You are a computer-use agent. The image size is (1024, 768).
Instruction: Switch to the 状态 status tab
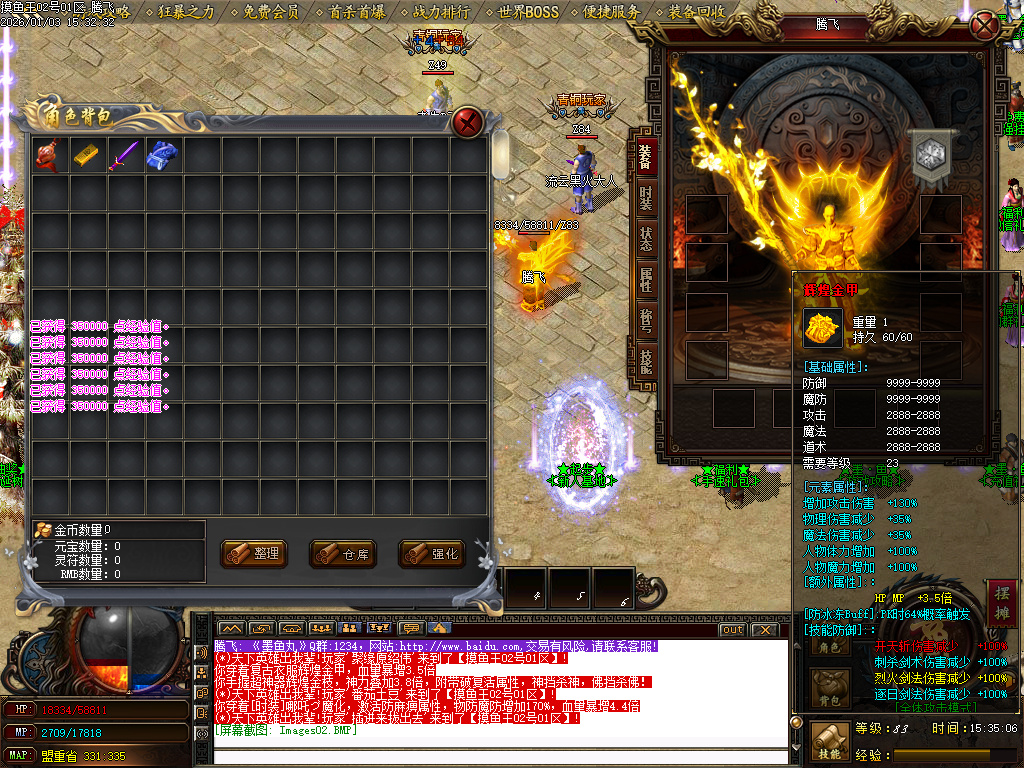[x=645, y=241]
